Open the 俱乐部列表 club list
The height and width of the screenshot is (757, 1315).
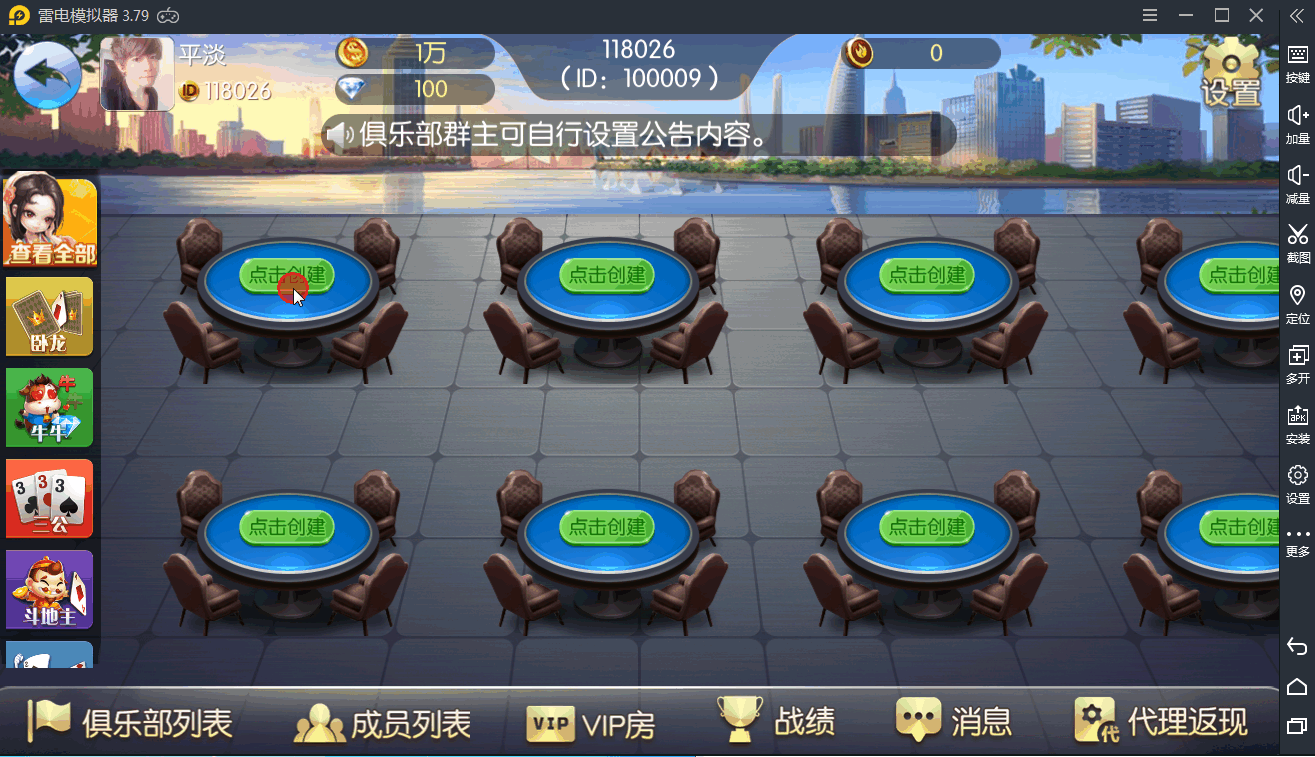click(130, 721)
